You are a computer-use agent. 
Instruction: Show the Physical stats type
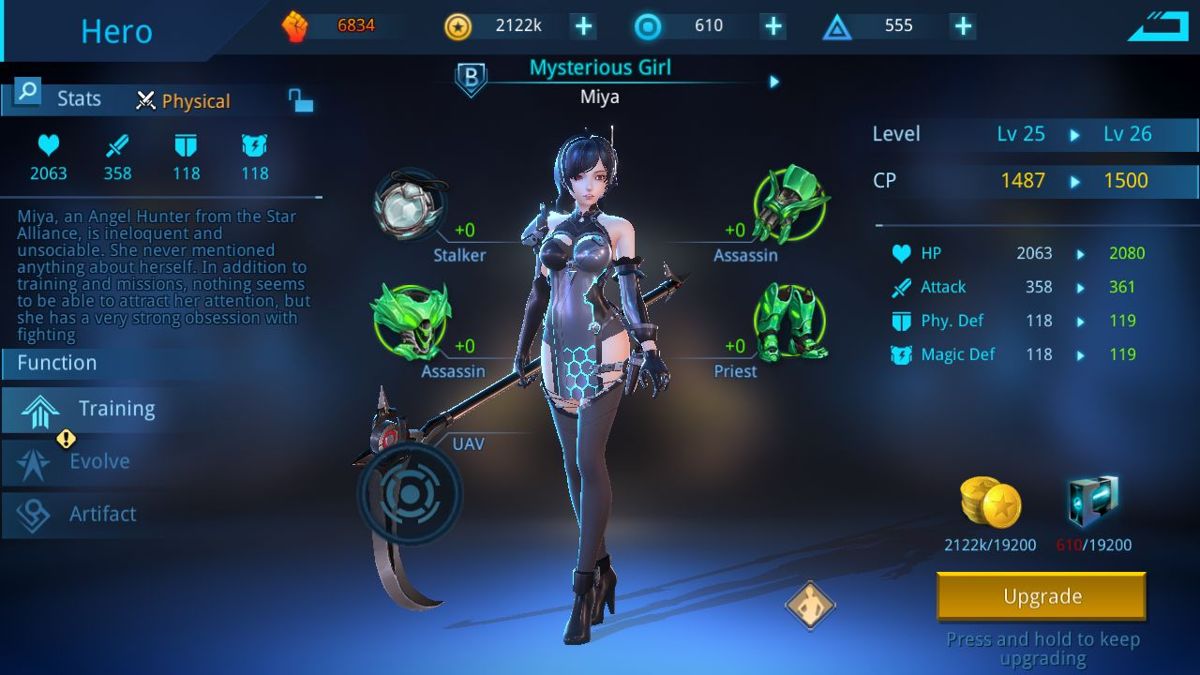tap(184, 101)
